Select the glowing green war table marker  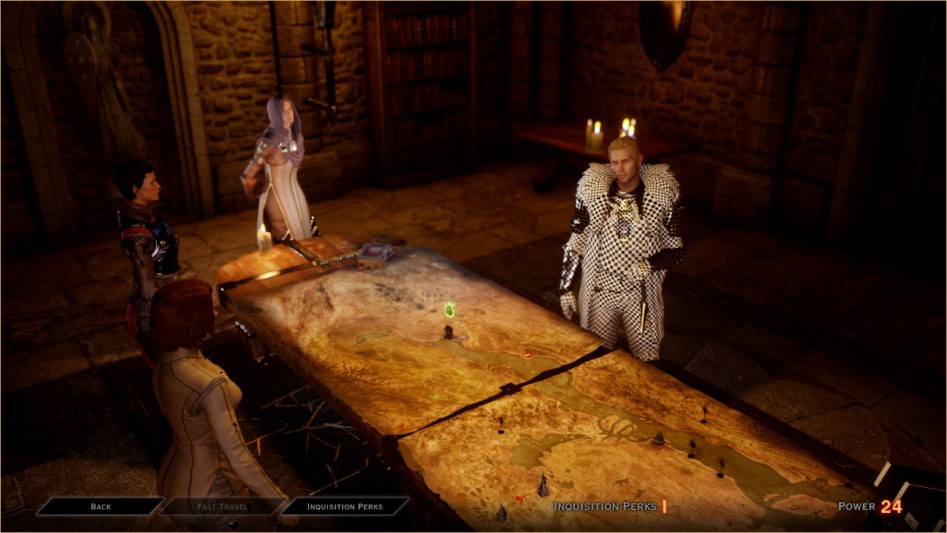[449, 310]
